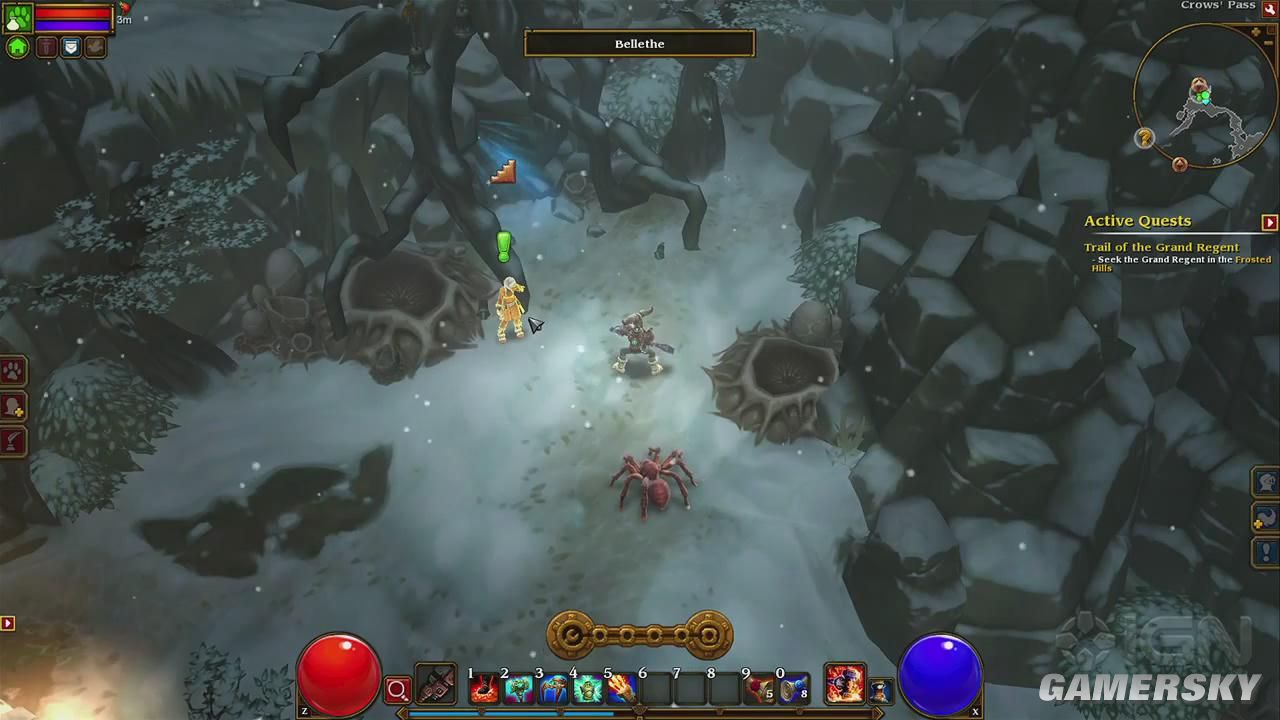Use the green totem skill in slot 2
1280x720 pixels.
pyautogui.click(x=519, y=688)
